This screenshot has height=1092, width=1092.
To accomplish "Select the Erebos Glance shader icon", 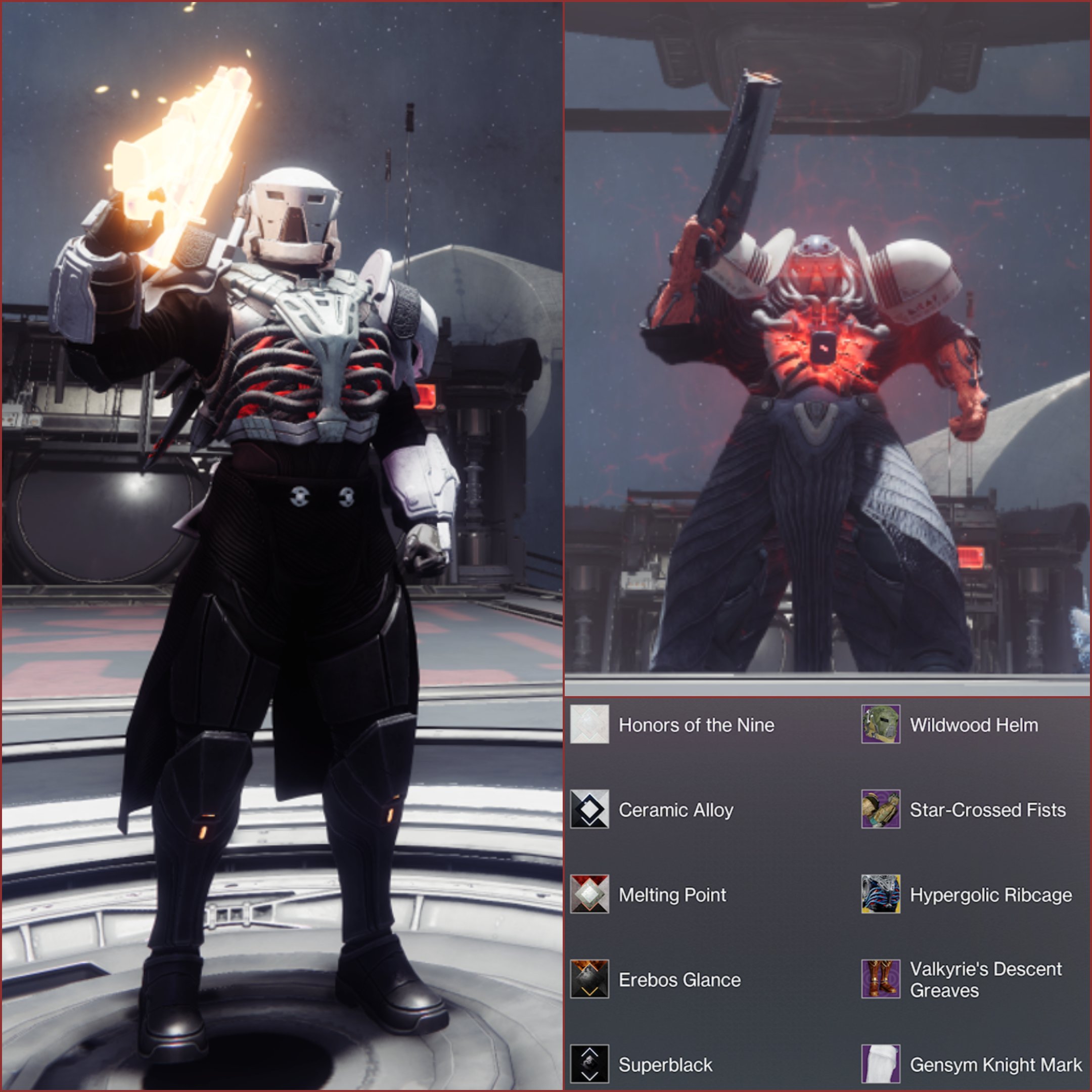I will pyautogui.click(x=589, y=979).
